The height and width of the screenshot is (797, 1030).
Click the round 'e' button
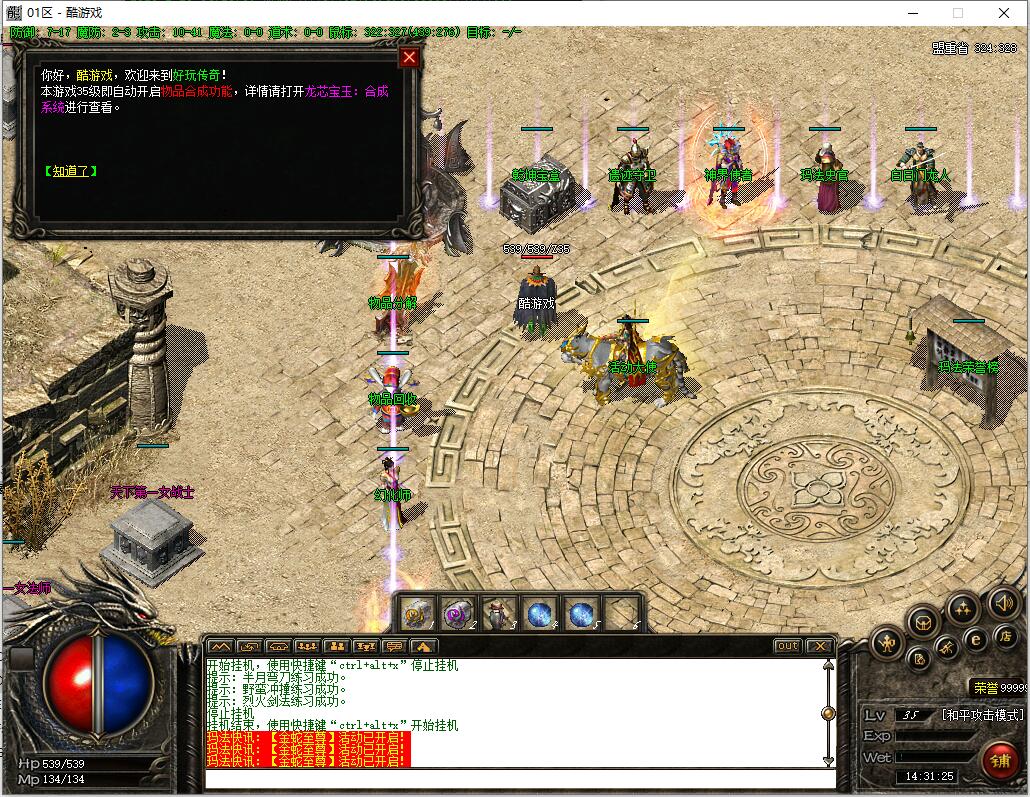tap(976, 640)
